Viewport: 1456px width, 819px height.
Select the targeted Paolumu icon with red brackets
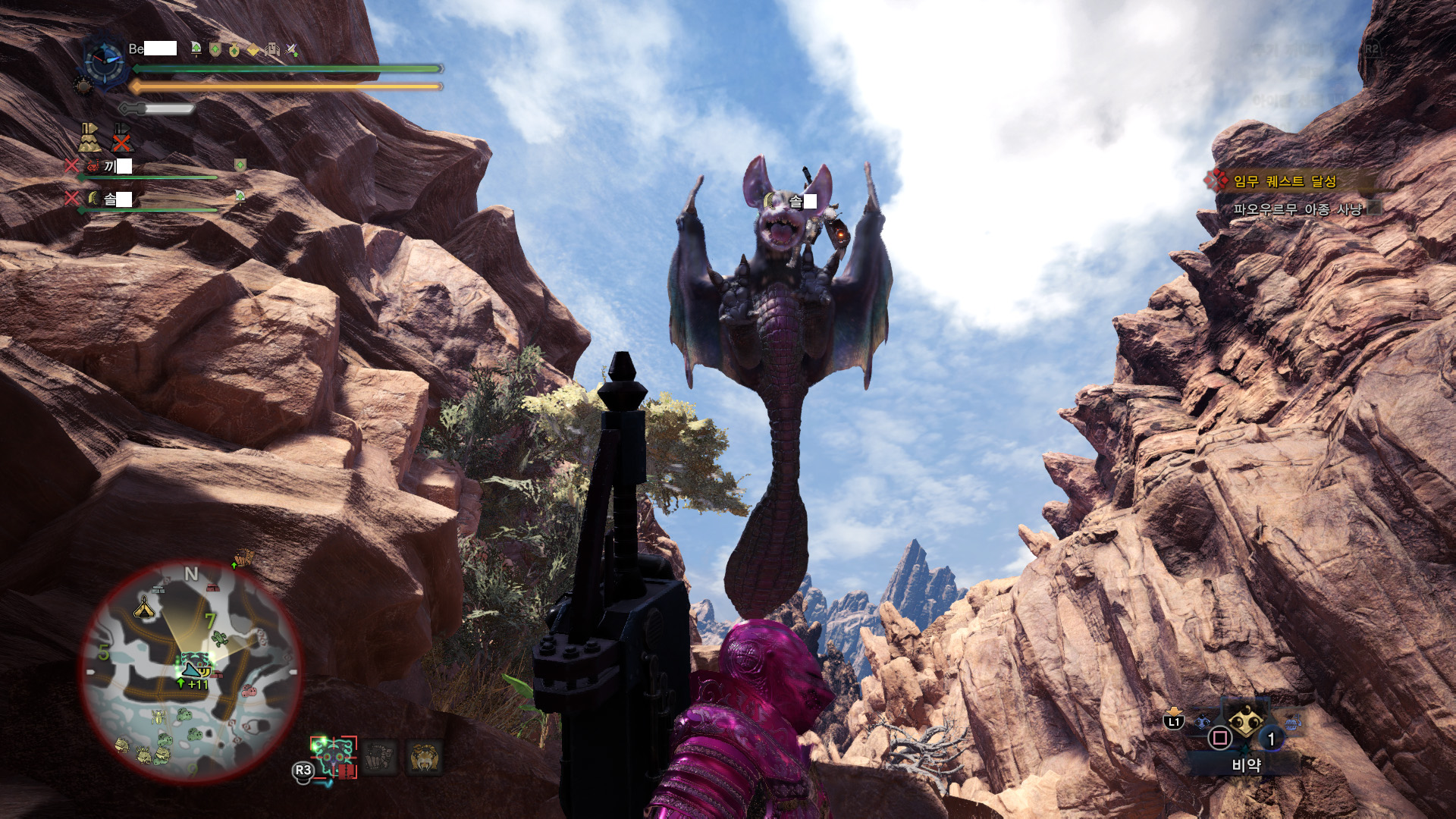click(x=334, y=758)
